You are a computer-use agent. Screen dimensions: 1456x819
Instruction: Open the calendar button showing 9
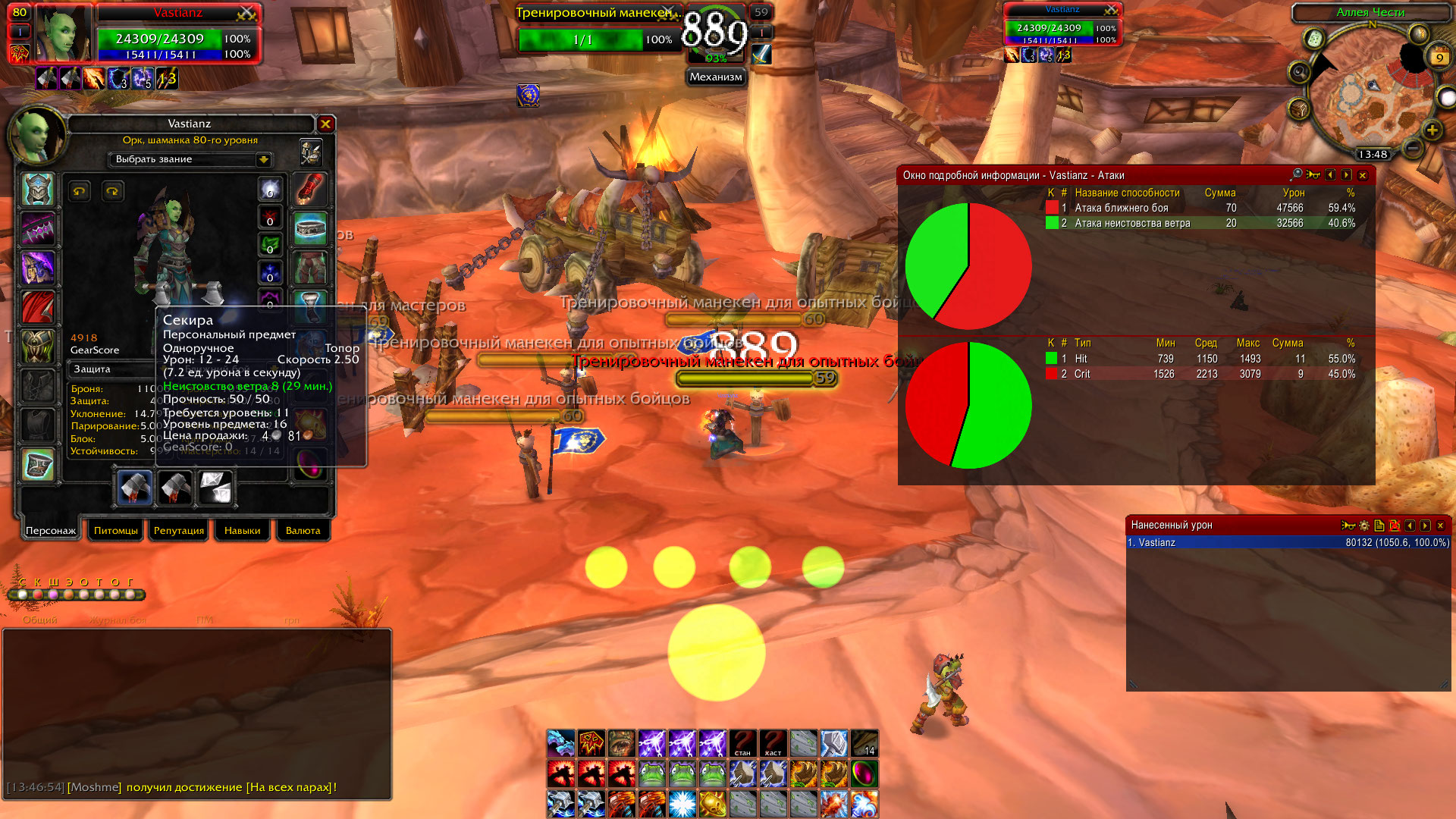(1439, 58)
